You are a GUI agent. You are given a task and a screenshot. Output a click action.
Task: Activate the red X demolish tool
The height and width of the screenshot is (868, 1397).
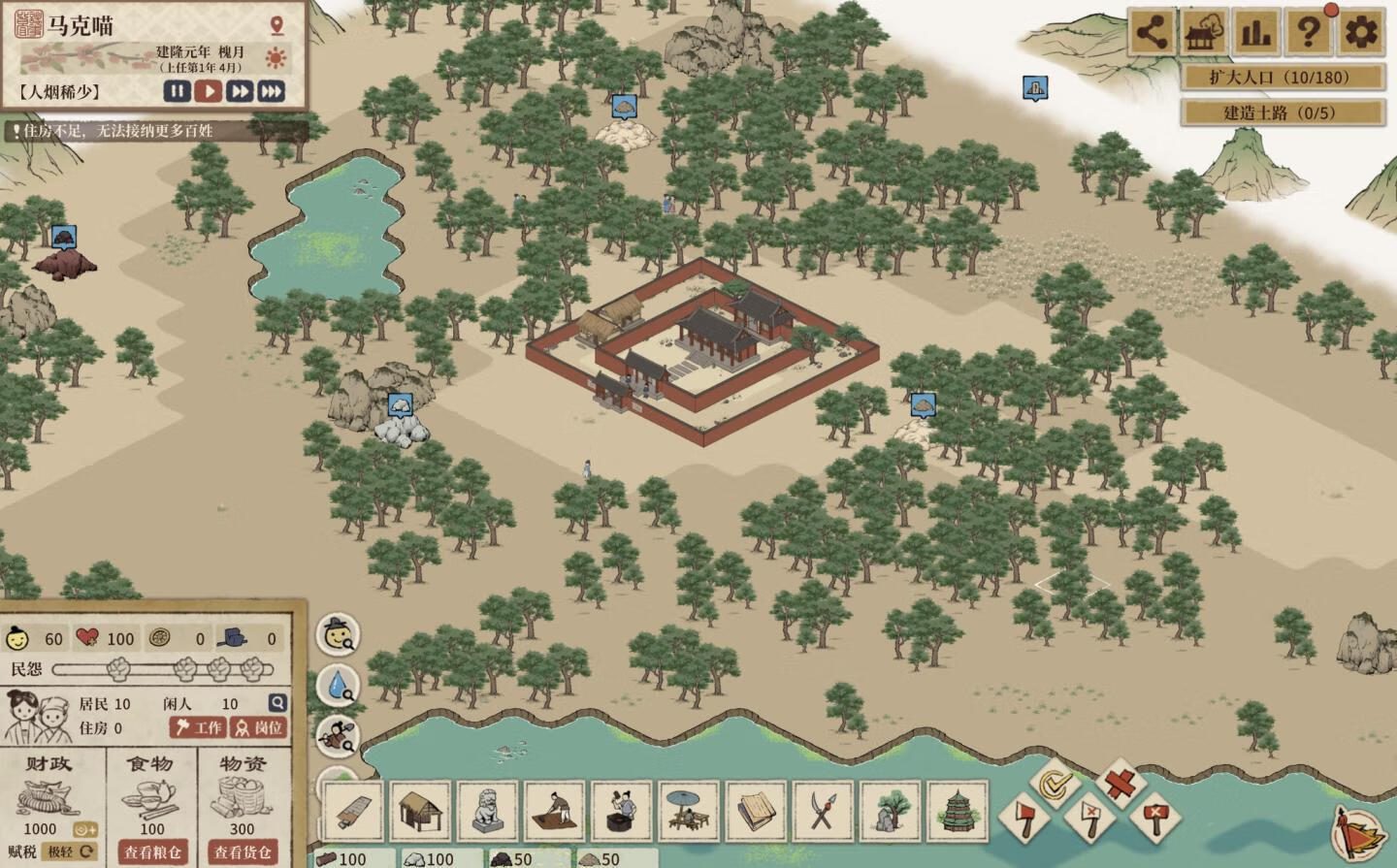pyautogui.click(x=1121, y=782)
